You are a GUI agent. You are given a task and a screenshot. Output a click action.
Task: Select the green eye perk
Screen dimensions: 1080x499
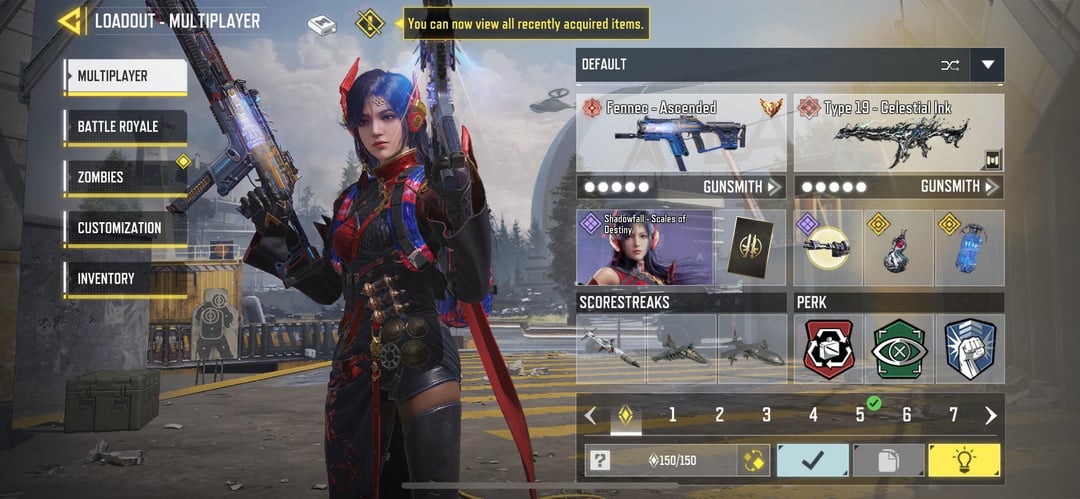click(x=899, y=349)
